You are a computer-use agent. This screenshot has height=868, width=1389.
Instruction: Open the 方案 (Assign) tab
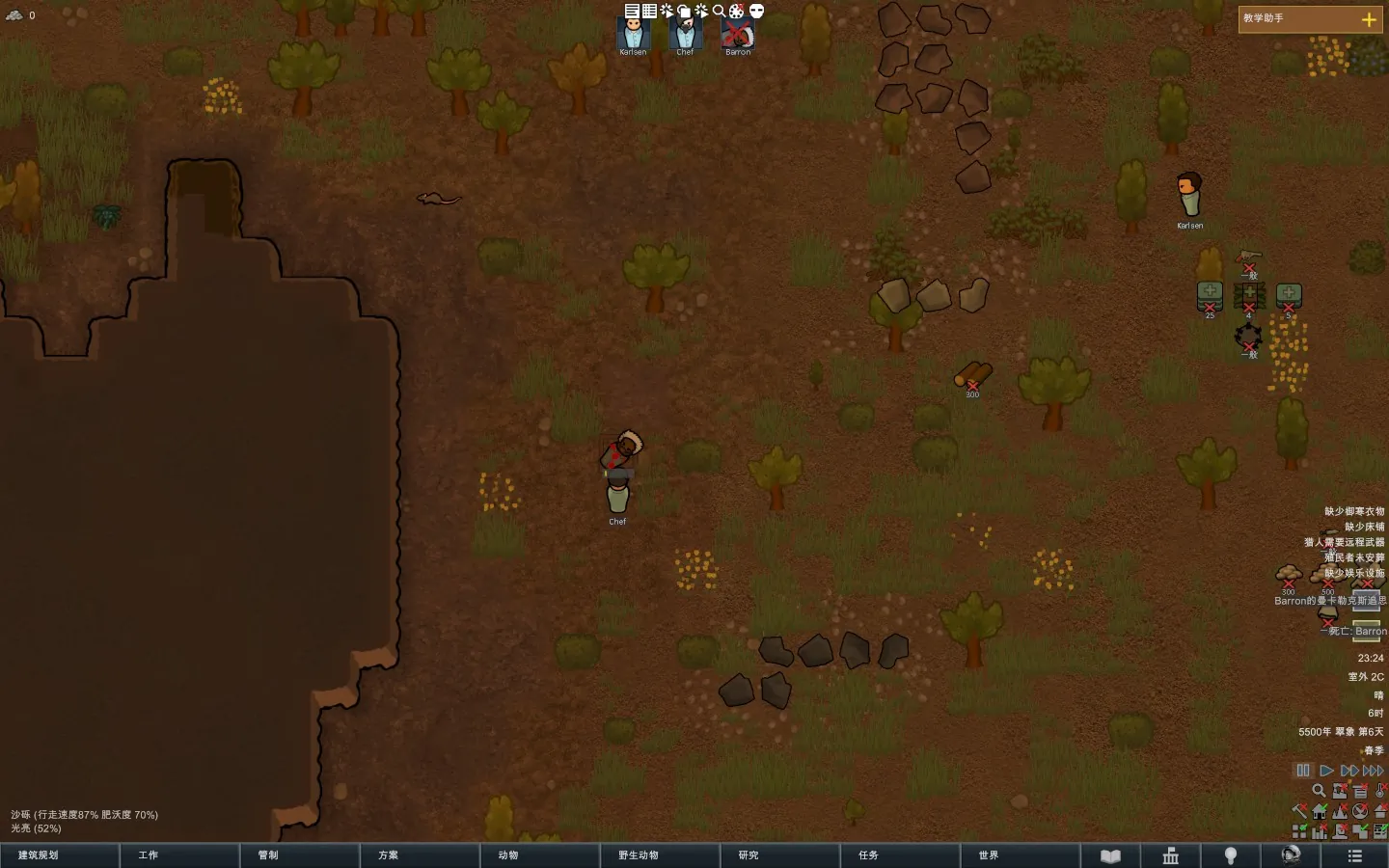(420, 855)
